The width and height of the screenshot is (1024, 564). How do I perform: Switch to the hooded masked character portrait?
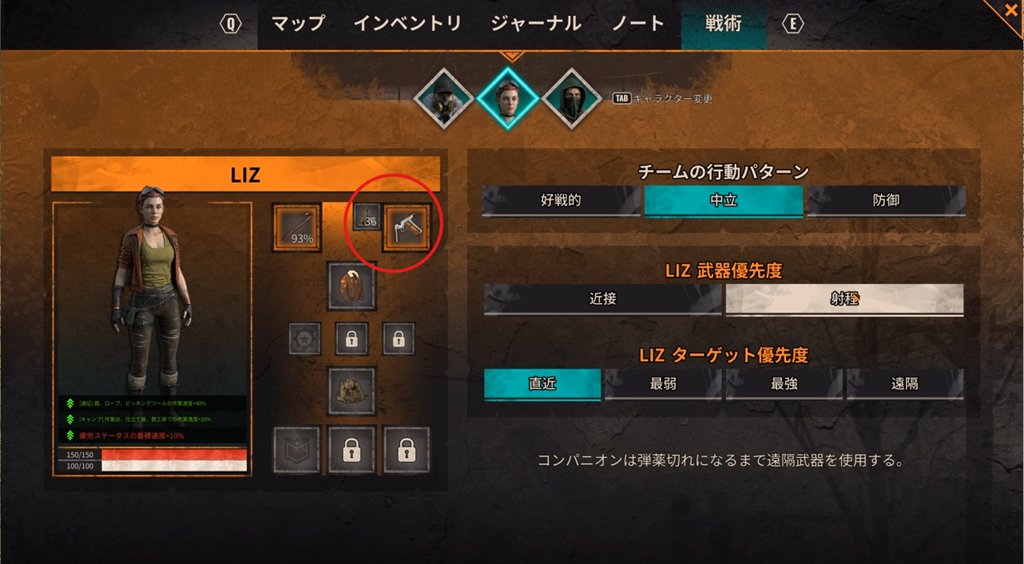(x=571, y=98)
